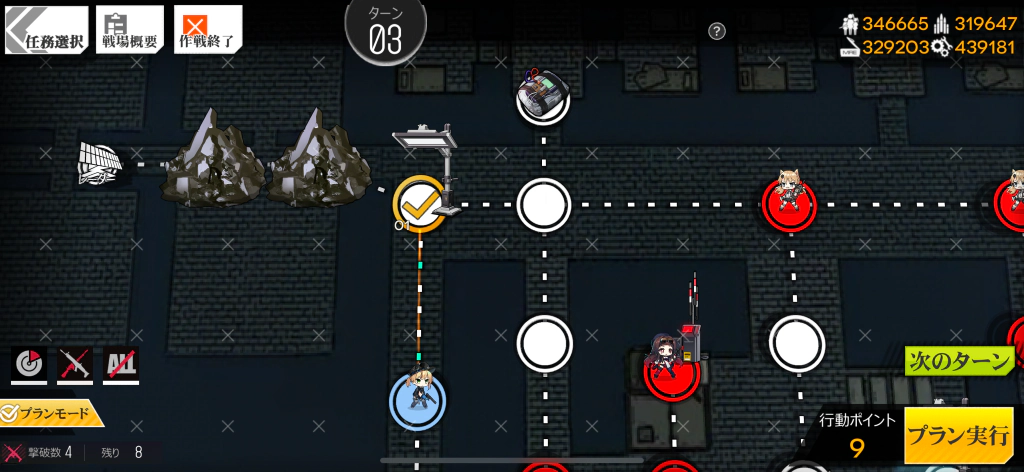
Task: Select the gold checkmark command node
Action: [419, 203]
